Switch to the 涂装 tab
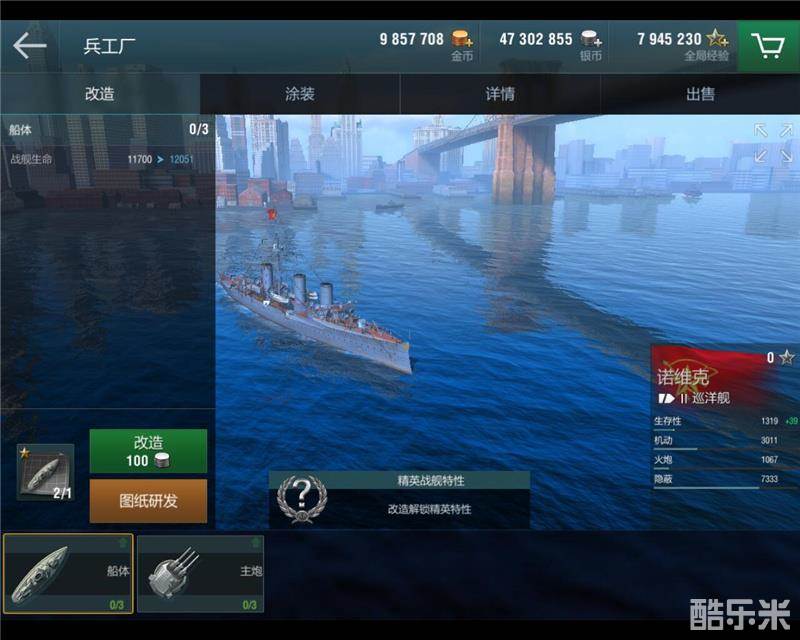Viewport: 800px width, 640px height. [x=300, y=94]
